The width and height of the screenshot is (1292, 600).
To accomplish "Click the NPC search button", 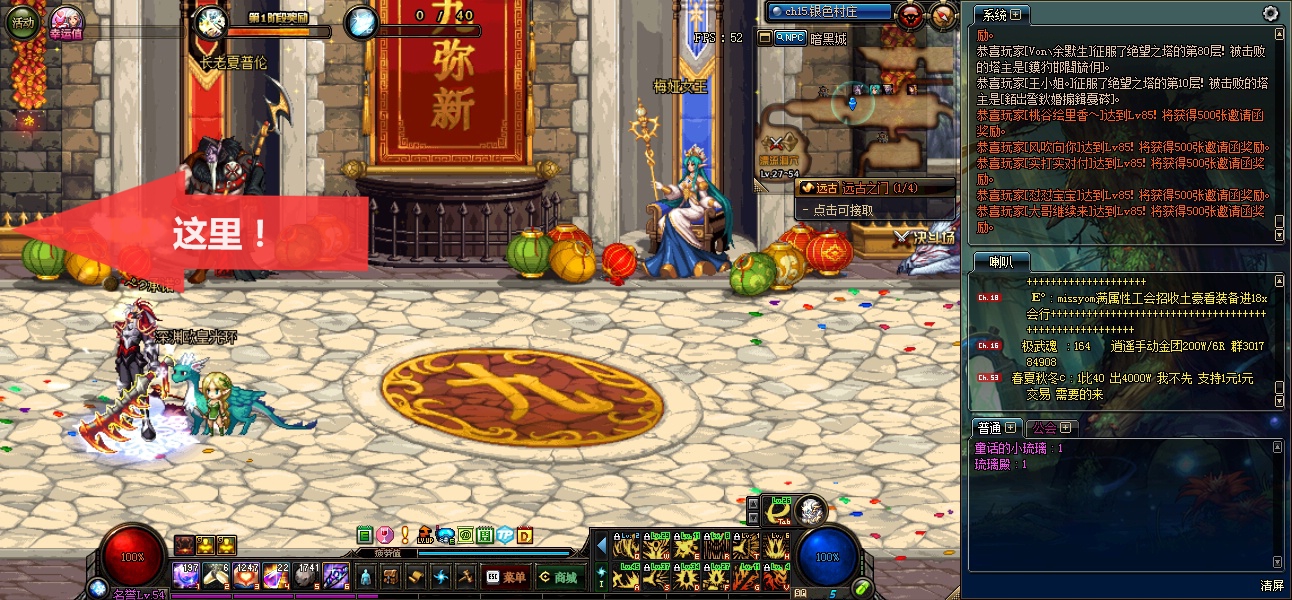I will click(x=789, y=38).
